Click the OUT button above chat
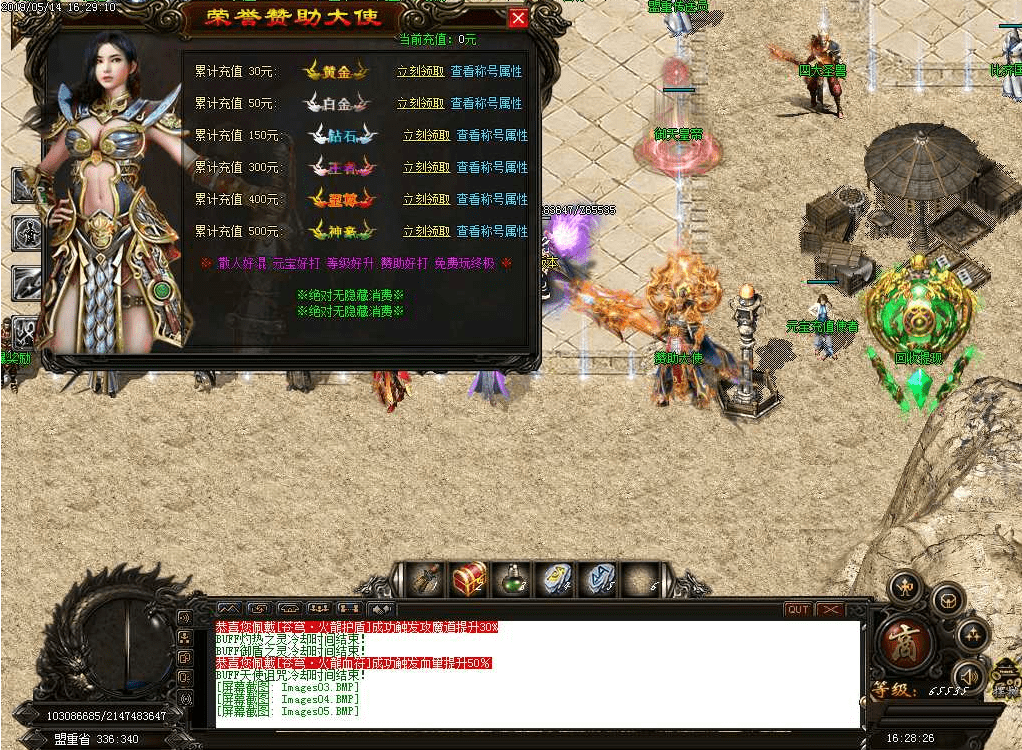The height and width of the screenshot is (750, 1022). 797,609
